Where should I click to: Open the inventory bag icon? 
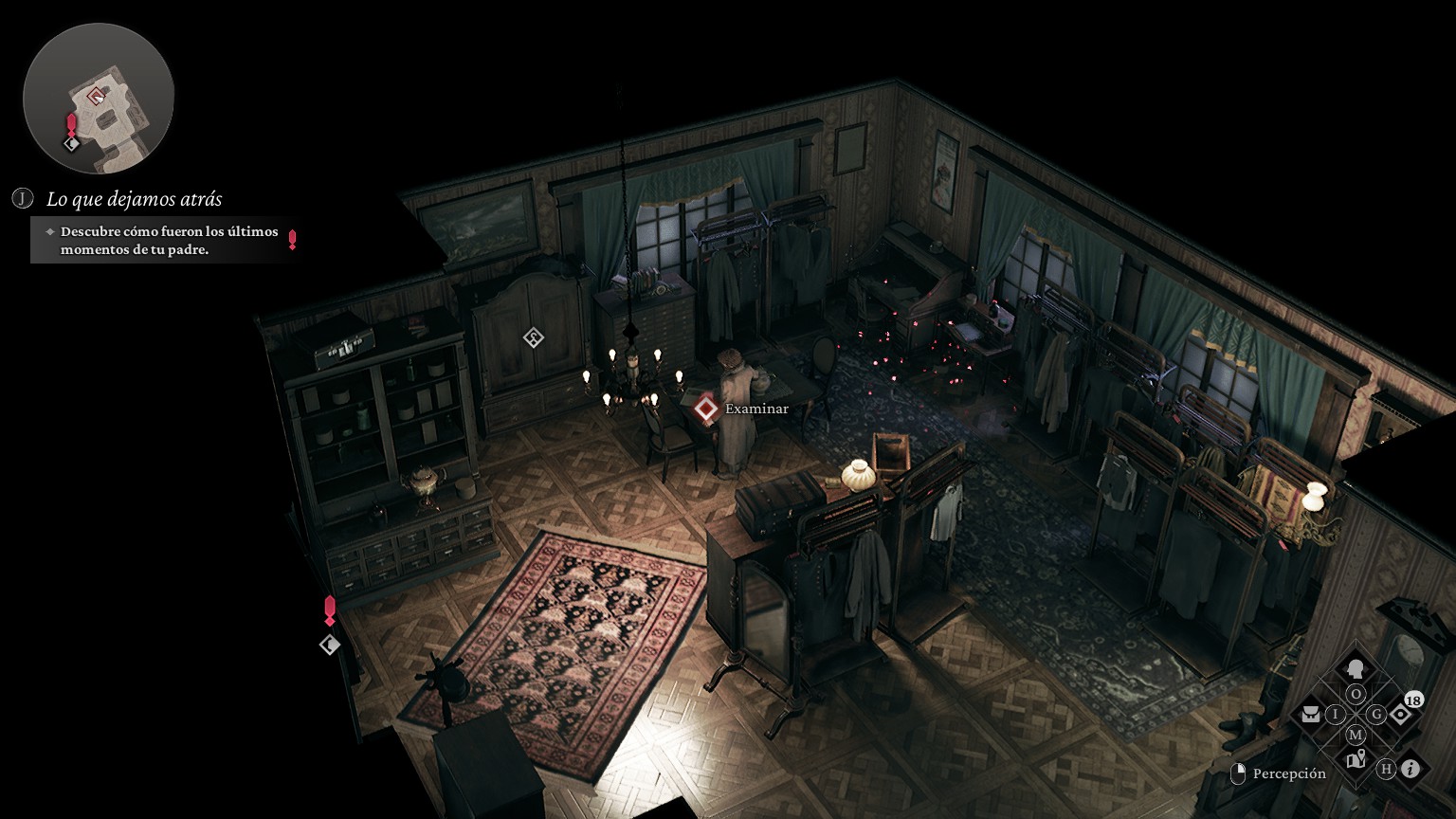(1311, 714)
